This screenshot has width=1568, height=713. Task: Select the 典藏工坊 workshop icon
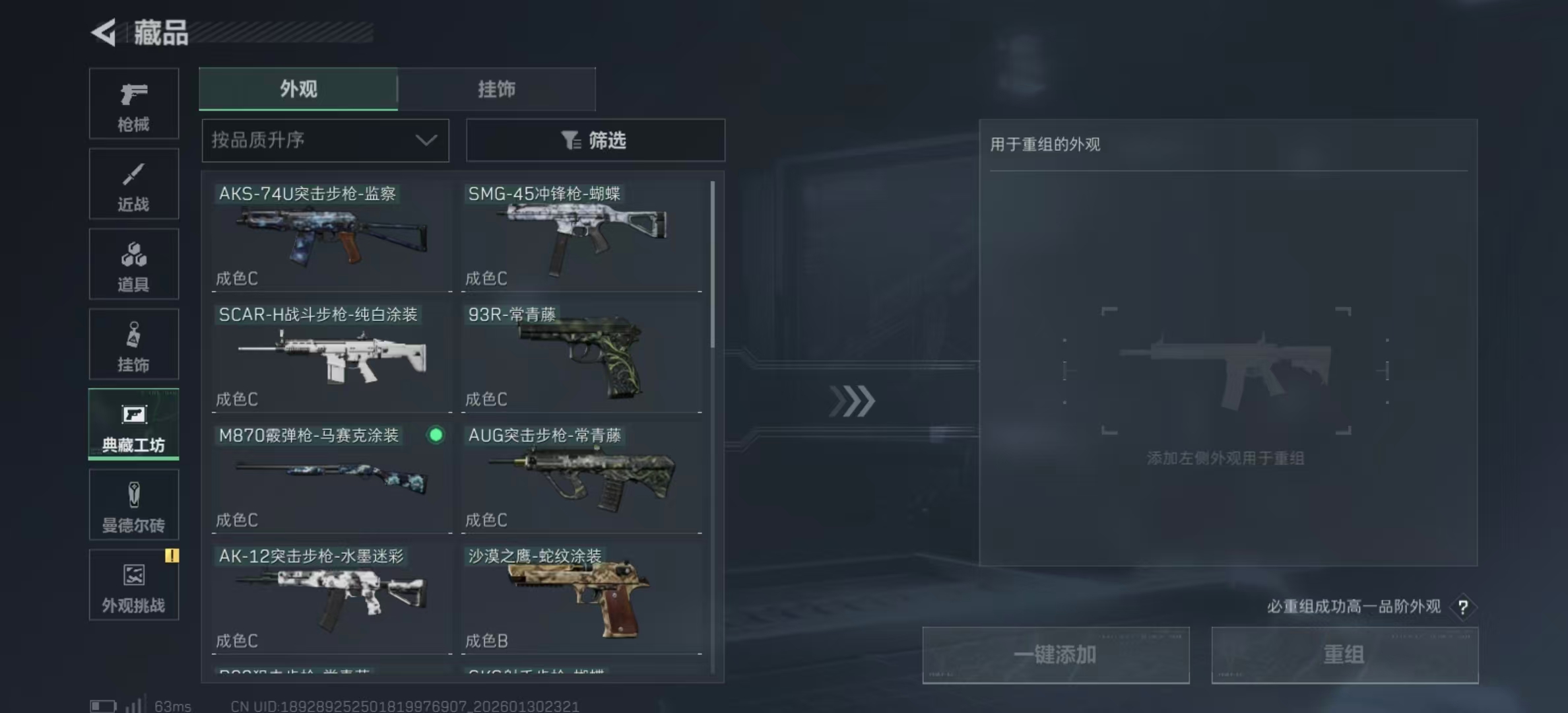tap(133, 424)
